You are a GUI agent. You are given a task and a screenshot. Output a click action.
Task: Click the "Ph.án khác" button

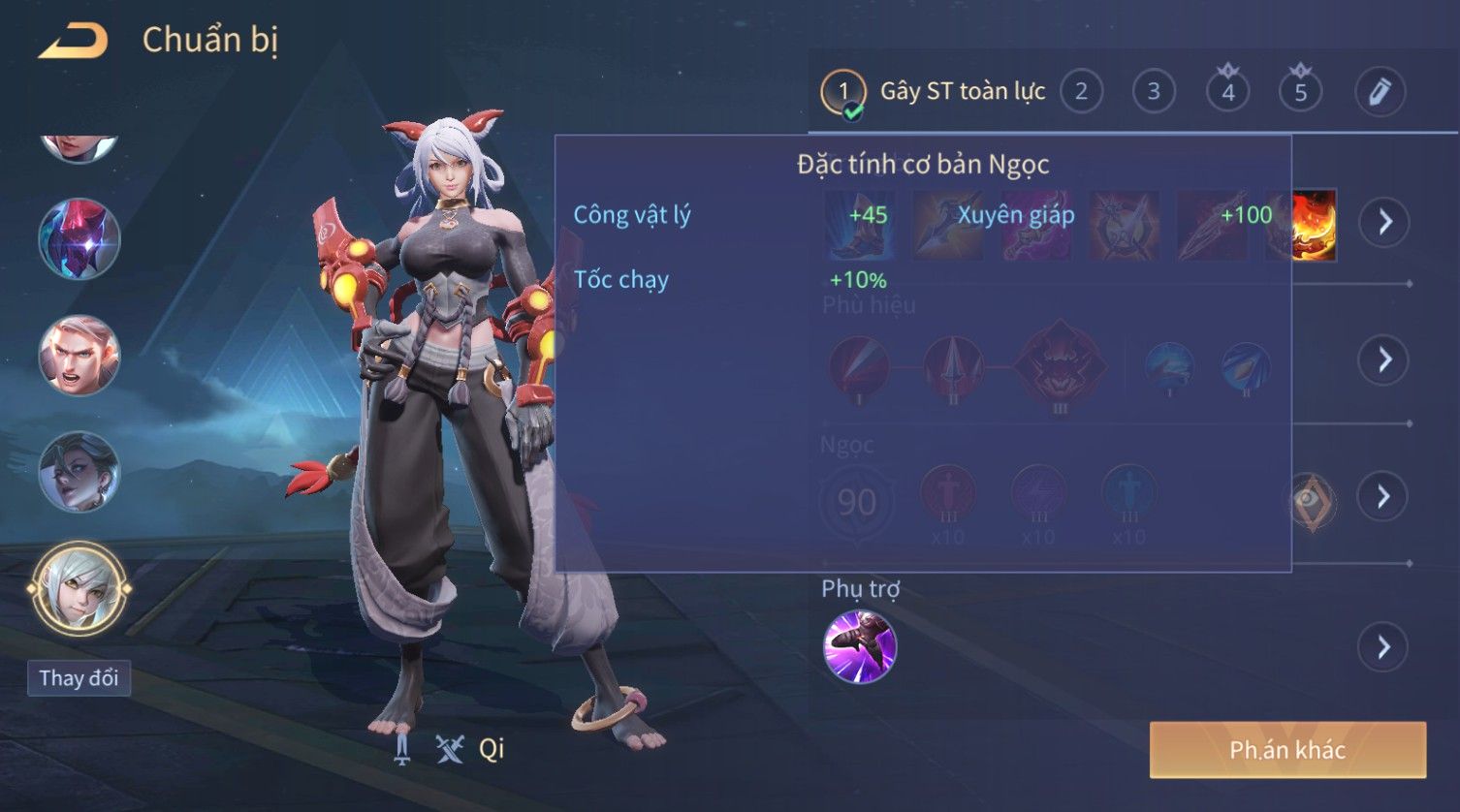pos(1287,750)
